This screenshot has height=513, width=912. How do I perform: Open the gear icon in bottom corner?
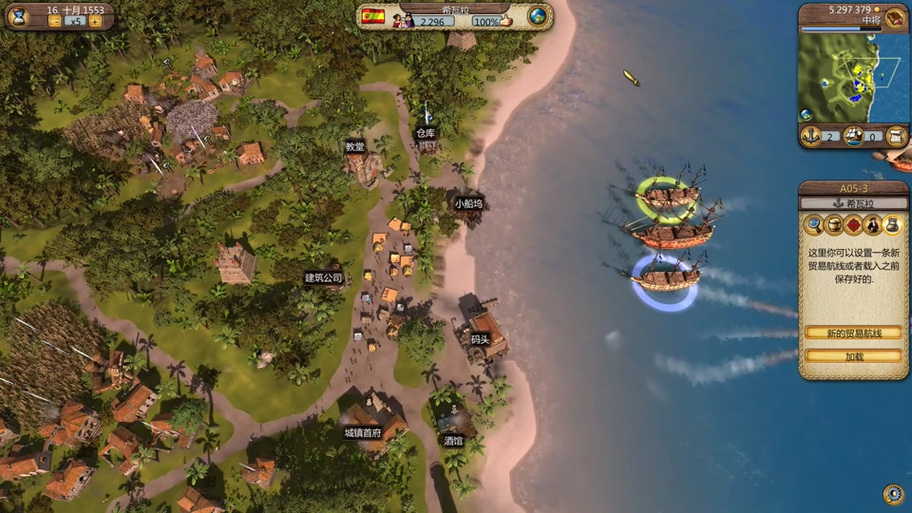[893, 494]
